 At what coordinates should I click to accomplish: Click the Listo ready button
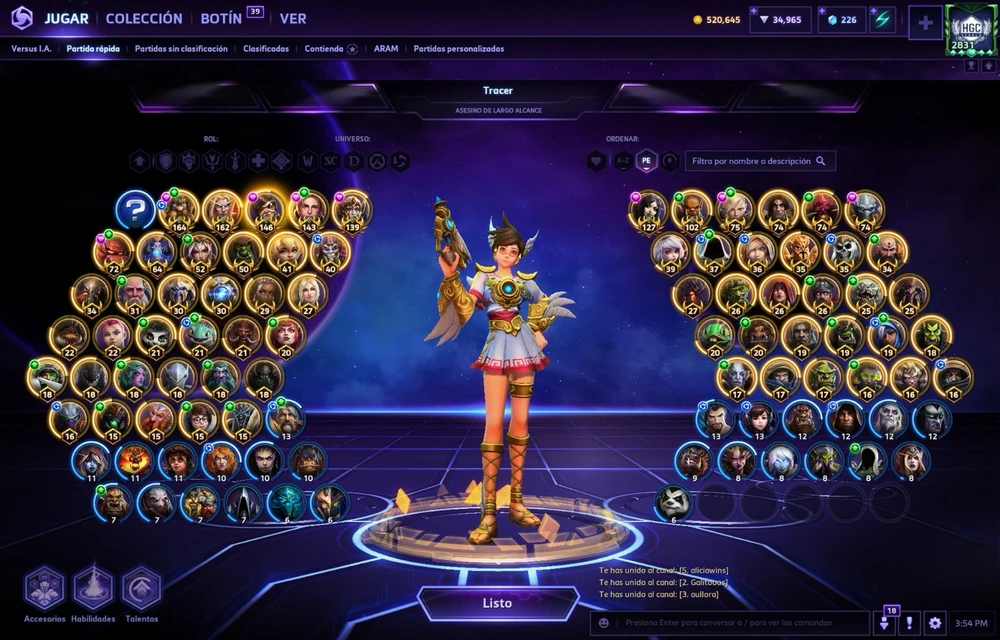497,603
